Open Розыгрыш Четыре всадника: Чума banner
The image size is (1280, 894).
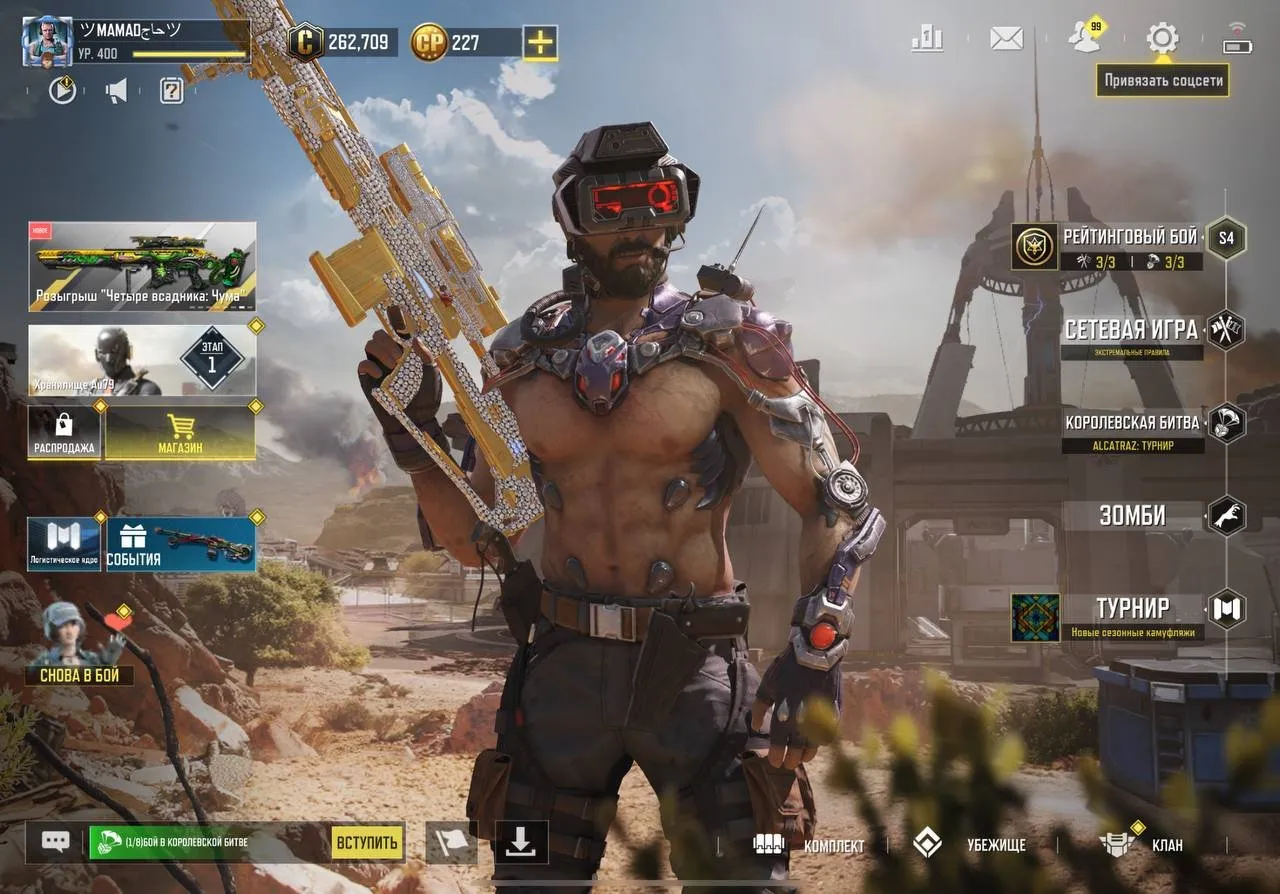click(x=138, y=265)
